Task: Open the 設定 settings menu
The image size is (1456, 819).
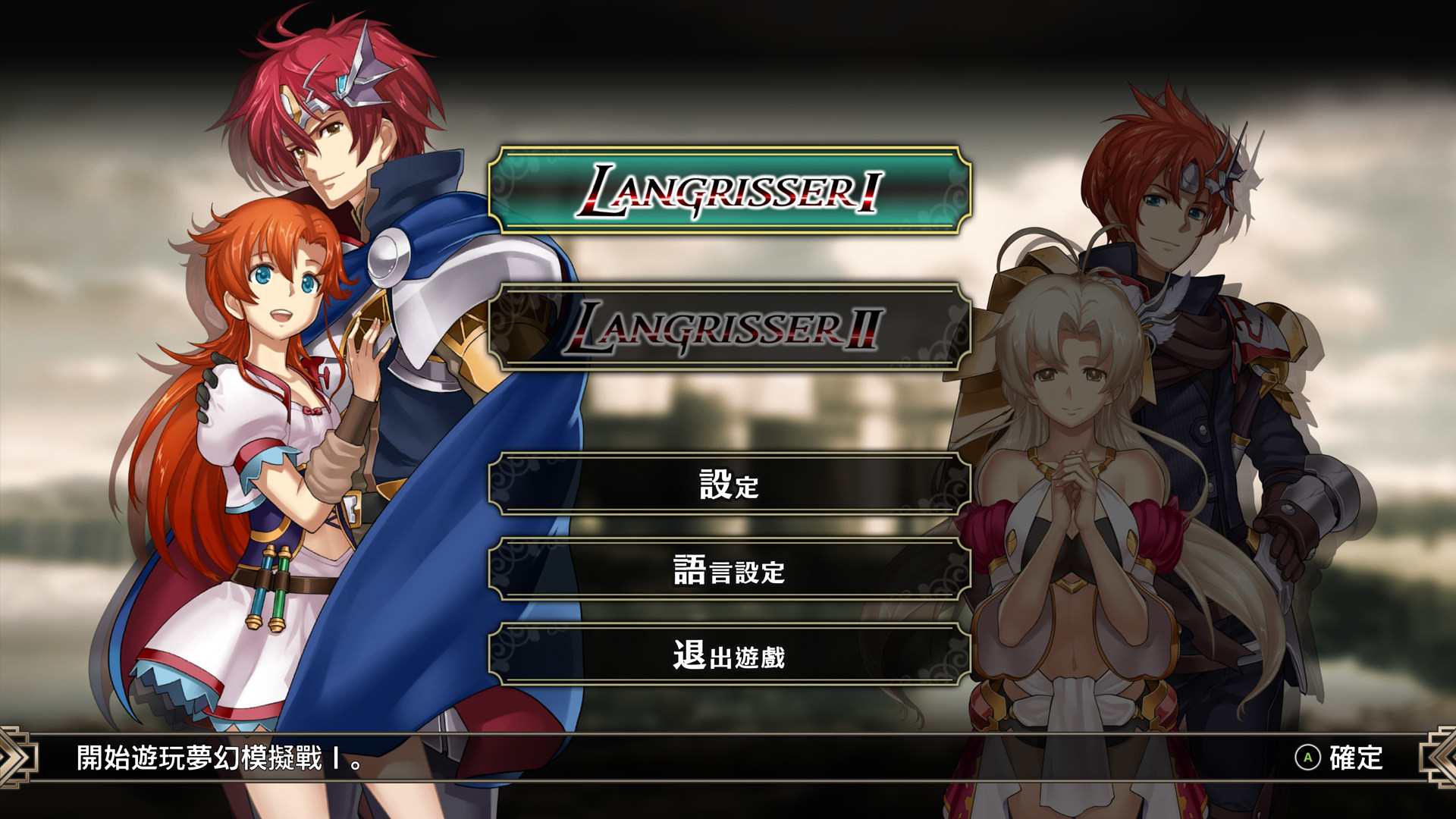Action: tap(729, 484)
